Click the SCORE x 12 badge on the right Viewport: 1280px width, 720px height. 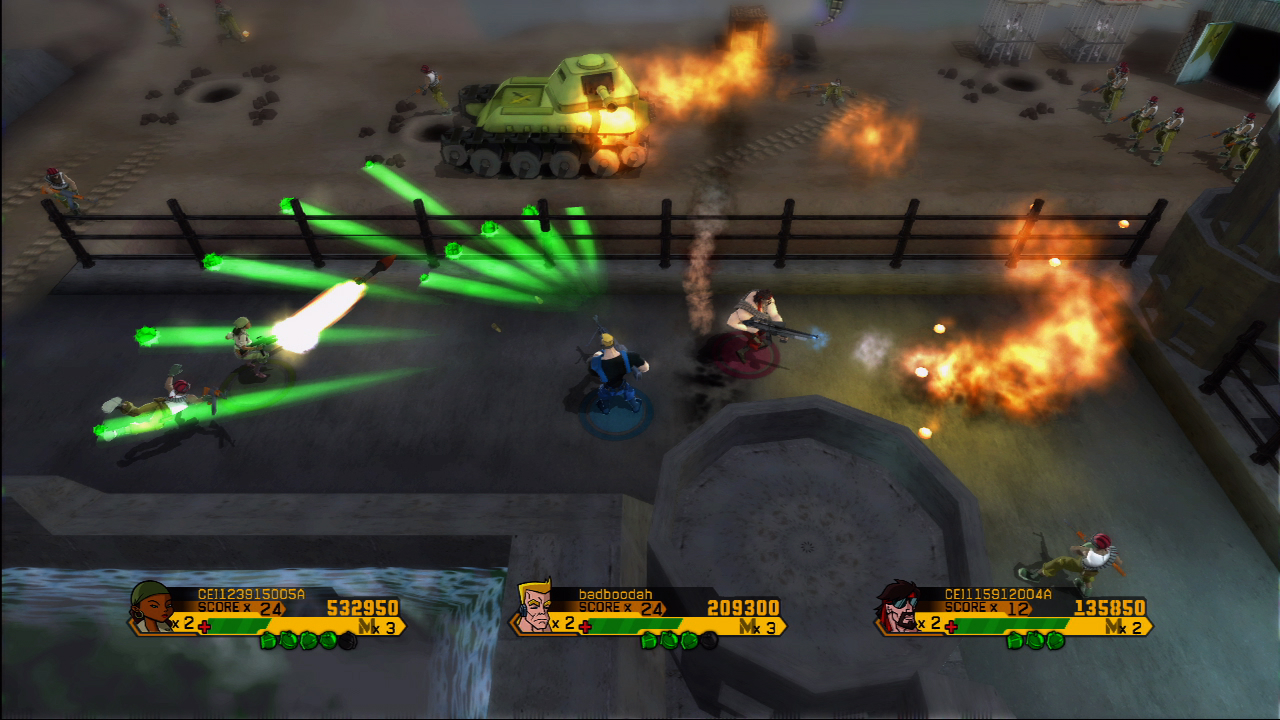pos(986,608)
